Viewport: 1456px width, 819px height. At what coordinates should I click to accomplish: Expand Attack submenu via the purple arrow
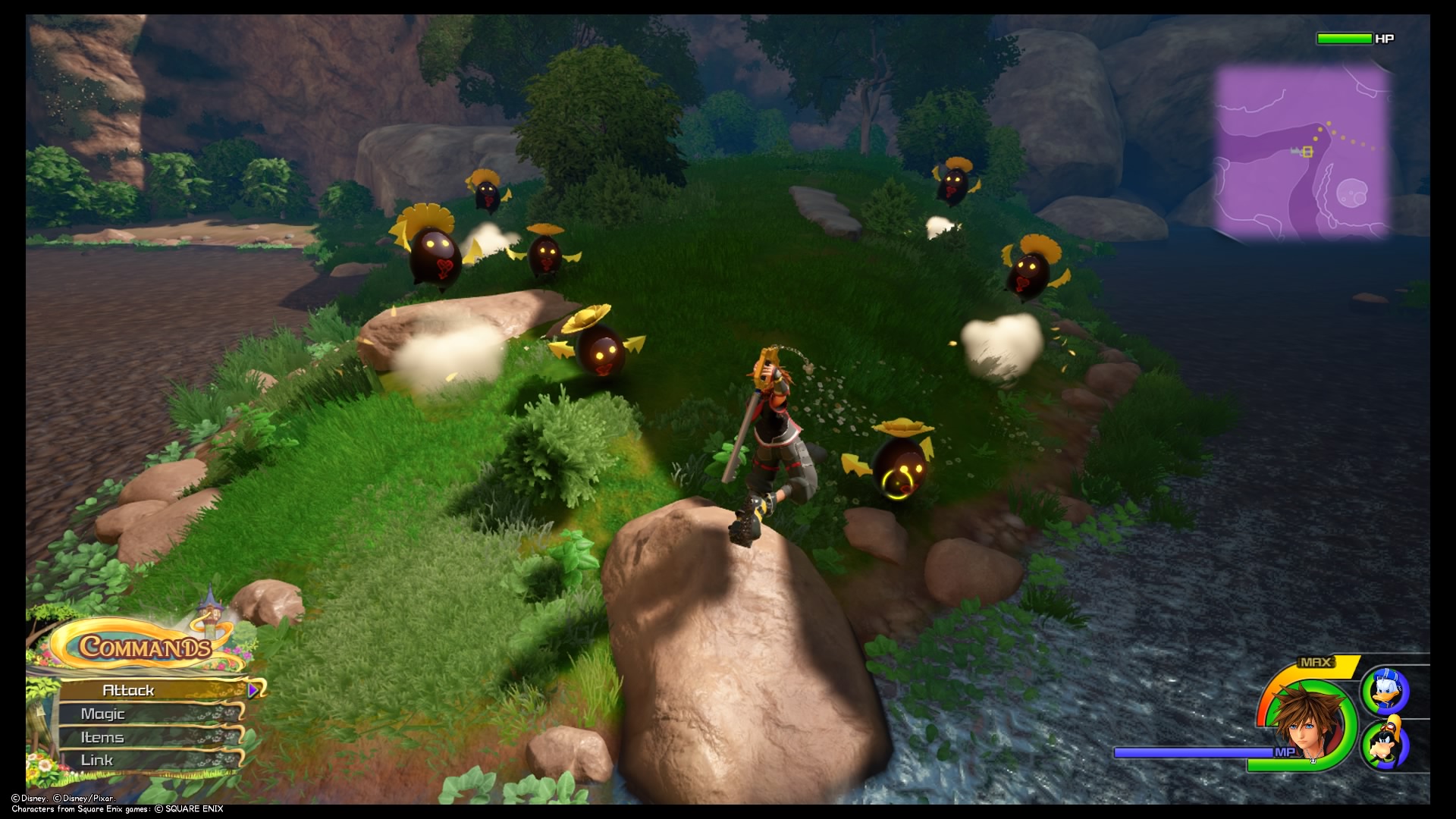pyautogui.click(x=254, y=691)
